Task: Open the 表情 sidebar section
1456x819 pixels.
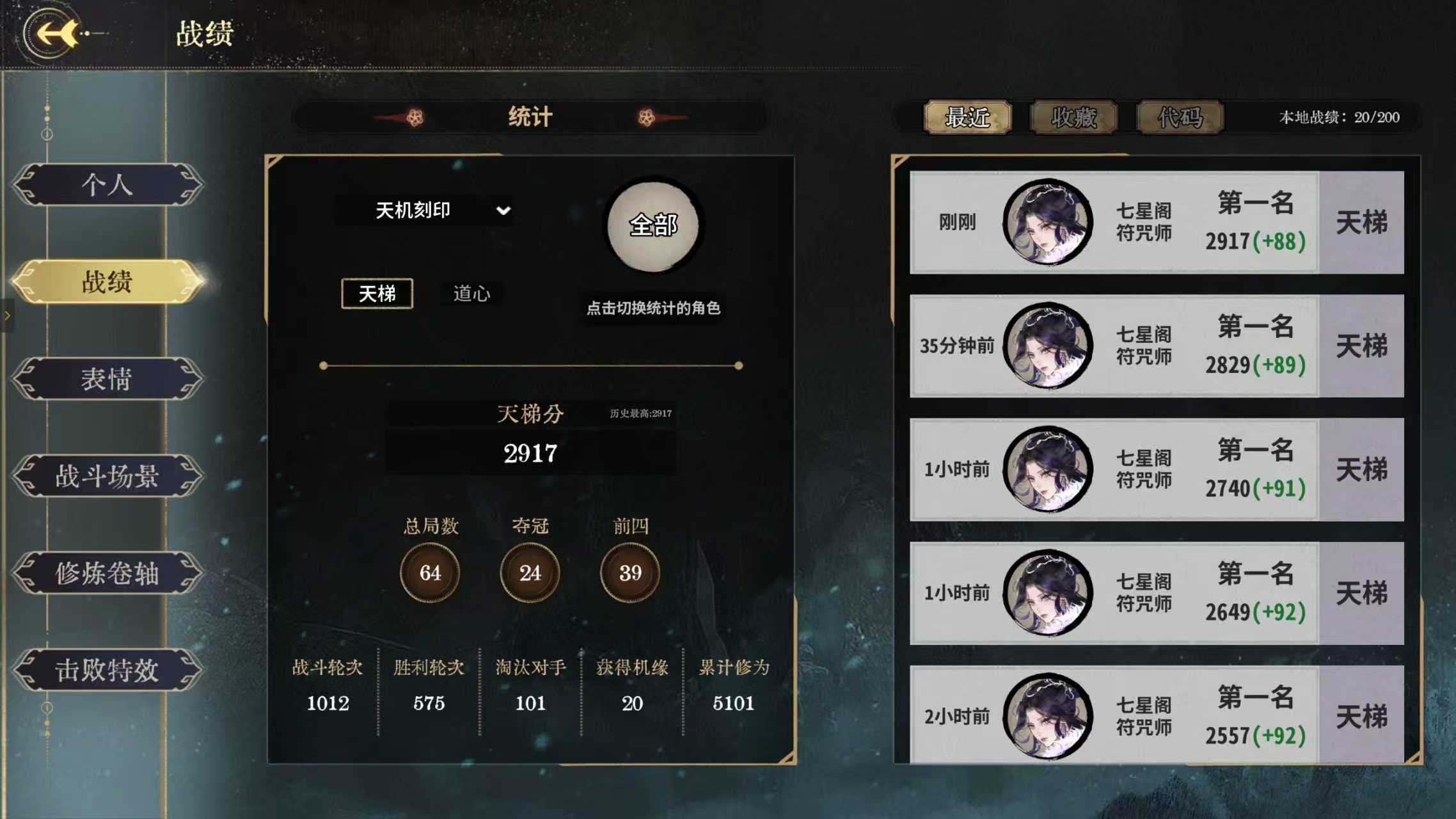Action: click(x=110, y=381)
